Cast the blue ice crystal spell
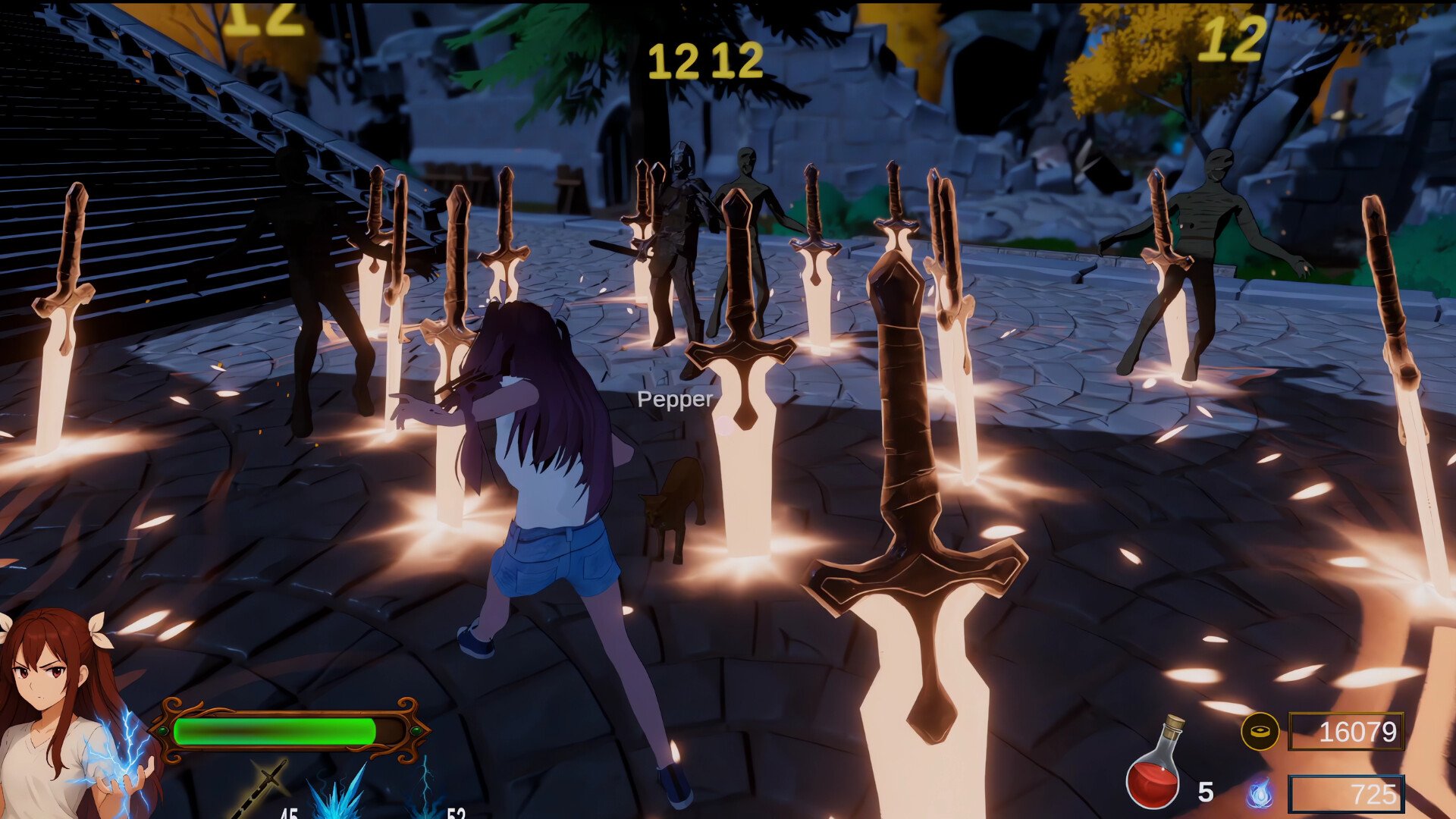Image resolution: width=1456 pixels, height=819 pixels. tap(338, 795)
